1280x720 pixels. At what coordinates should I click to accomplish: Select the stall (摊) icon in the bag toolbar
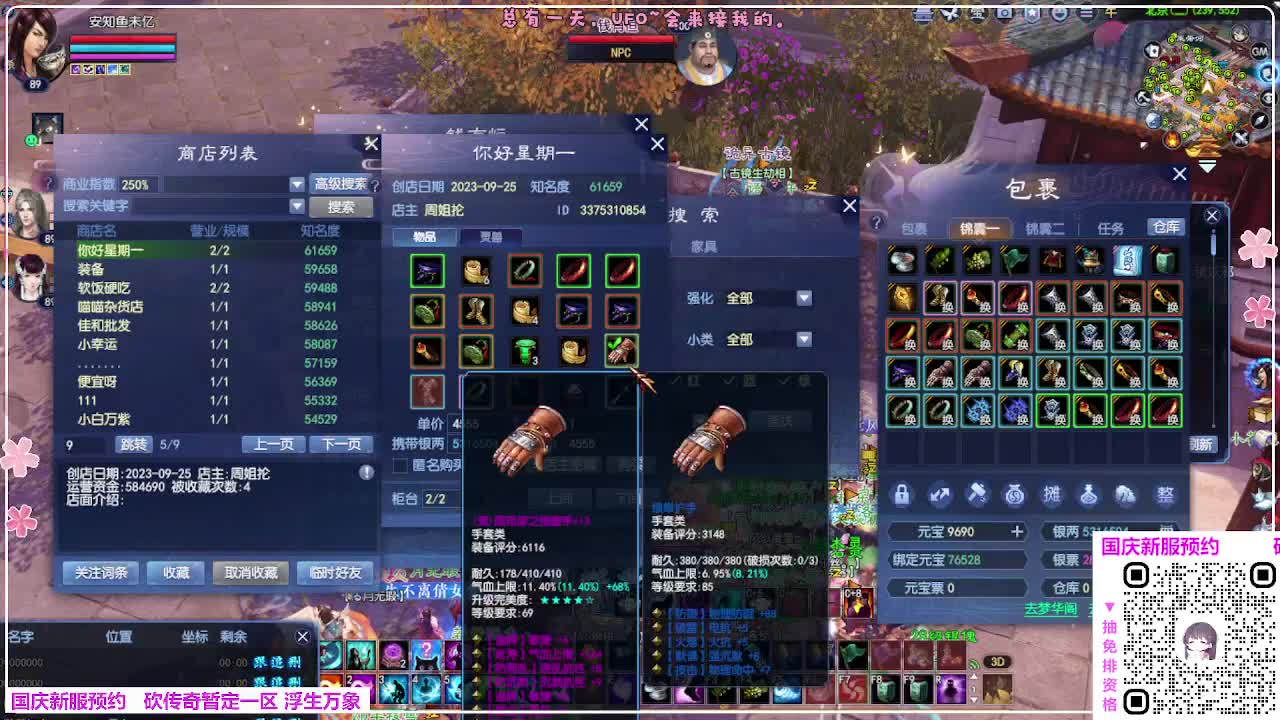click(x=1051, y=493)
